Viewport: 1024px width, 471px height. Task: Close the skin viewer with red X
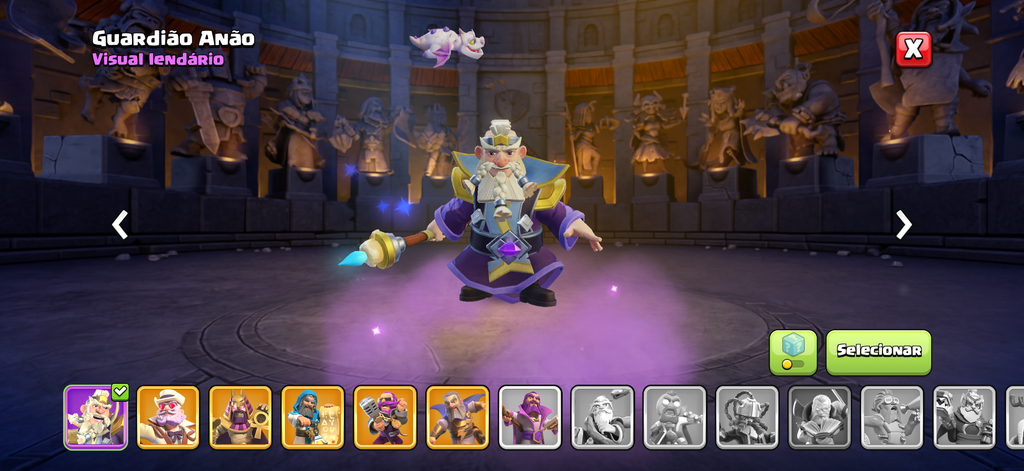click(x=913, y=48)
